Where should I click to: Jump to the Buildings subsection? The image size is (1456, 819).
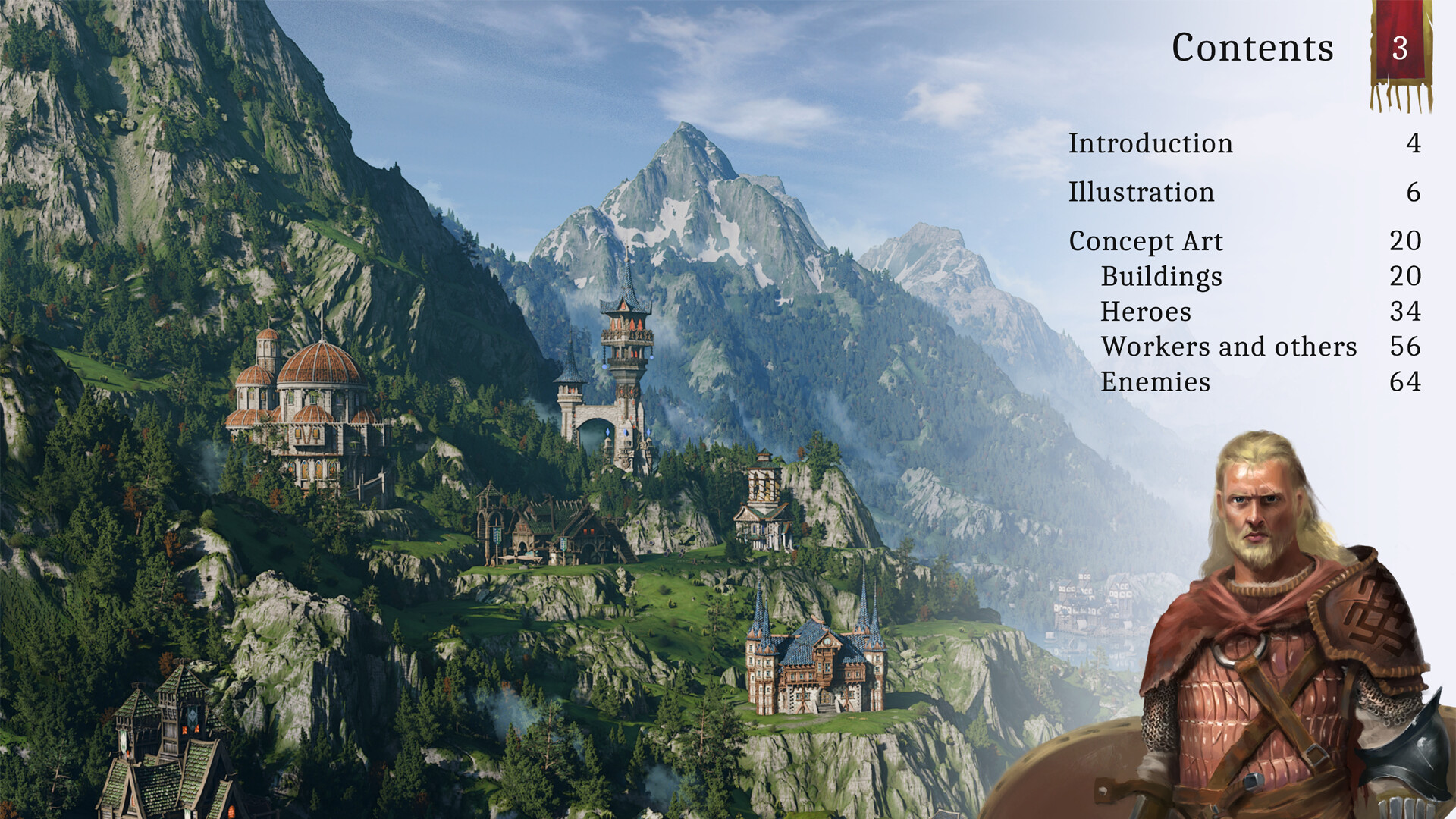tap(1161, 276)
